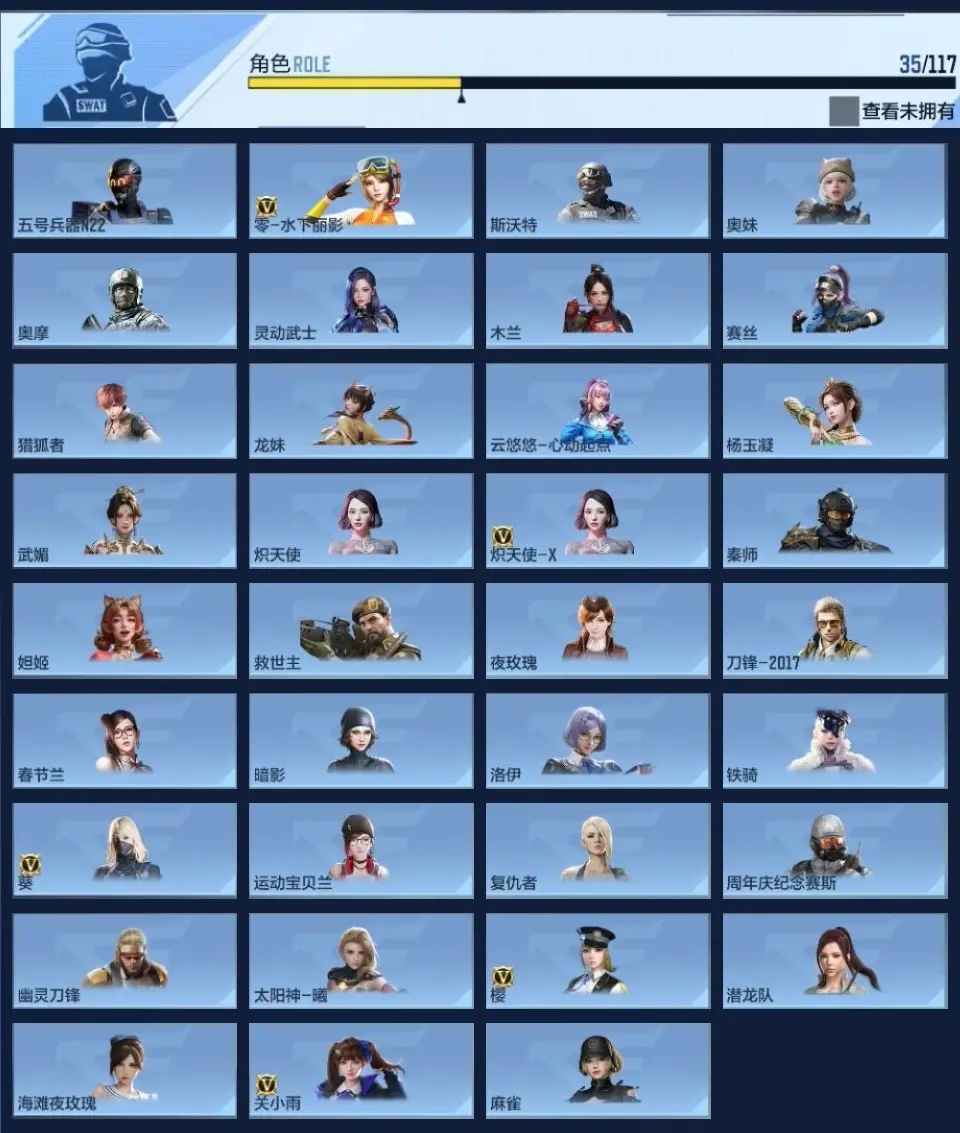960x1133 pixels.
Task: Pick the 幽灵刀锋 character tile
Action: [125, 961]
